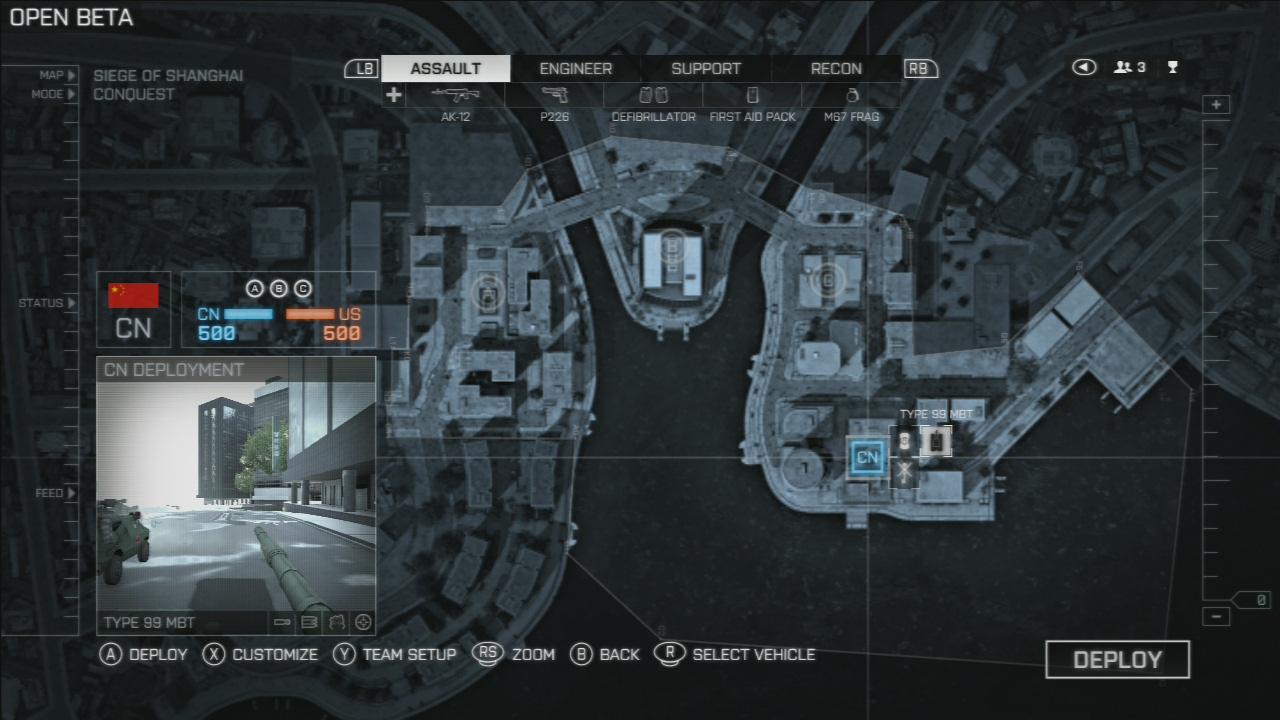Select the CN base spawn point on map
Screen dimensions: 1280x720
point(867,458)
